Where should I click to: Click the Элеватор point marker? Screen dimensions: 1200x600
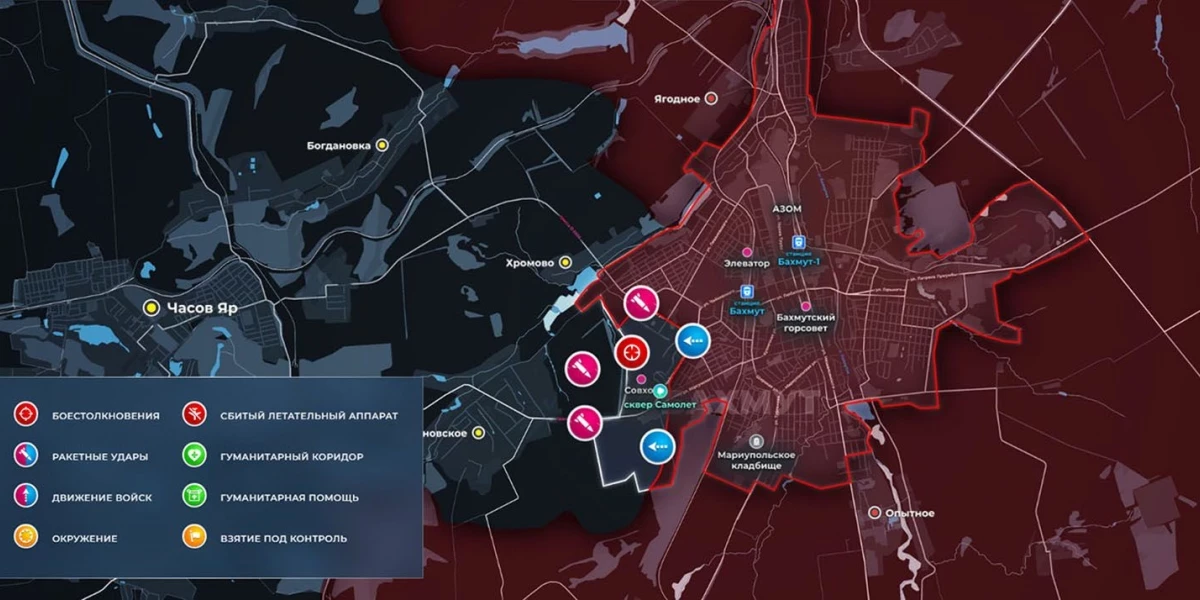click(x=747, y=250)
